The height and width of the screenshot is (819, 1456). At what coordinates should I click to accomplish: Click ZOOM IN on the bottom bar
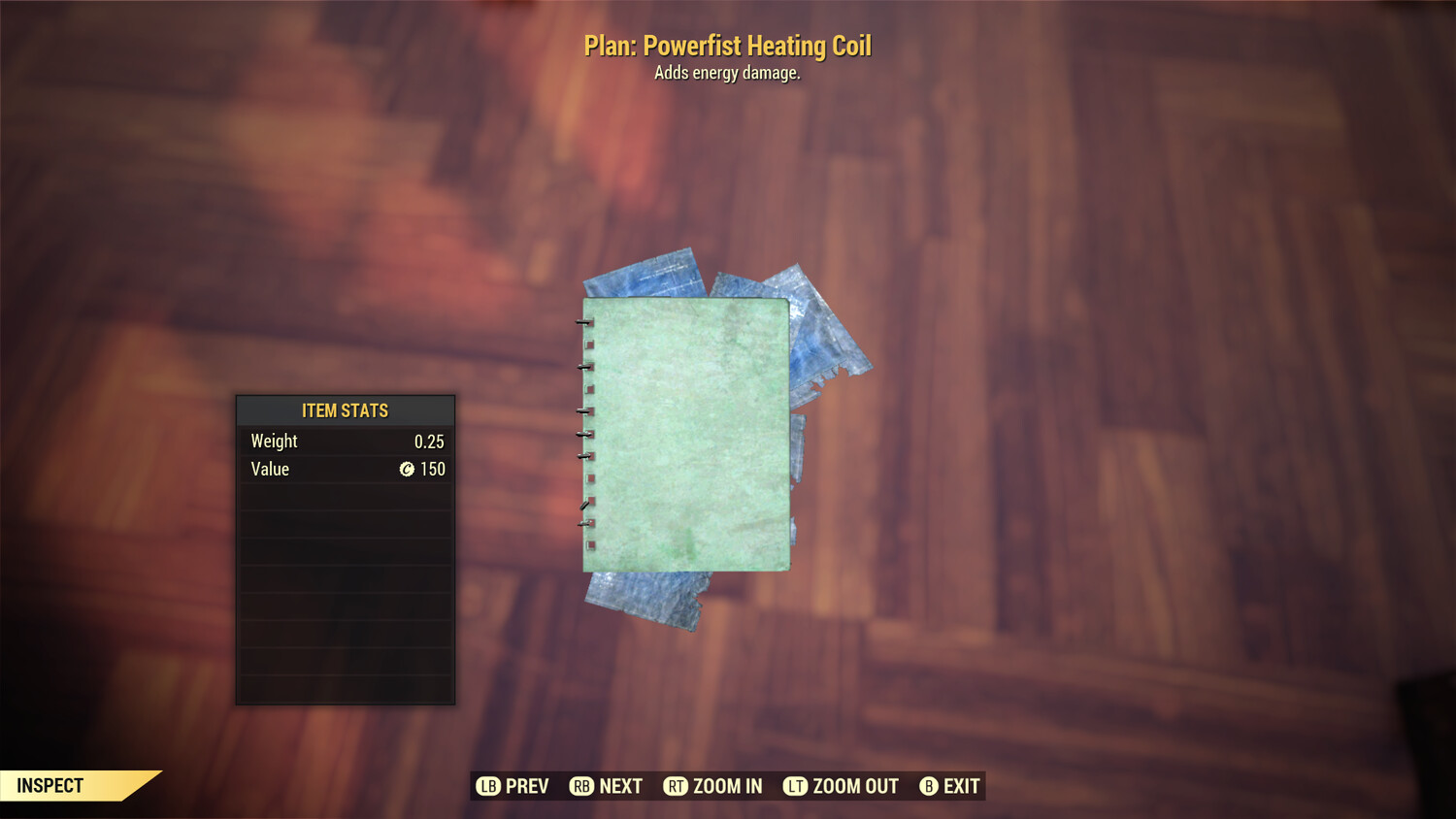pyautogui.click(x=726, y=786)
